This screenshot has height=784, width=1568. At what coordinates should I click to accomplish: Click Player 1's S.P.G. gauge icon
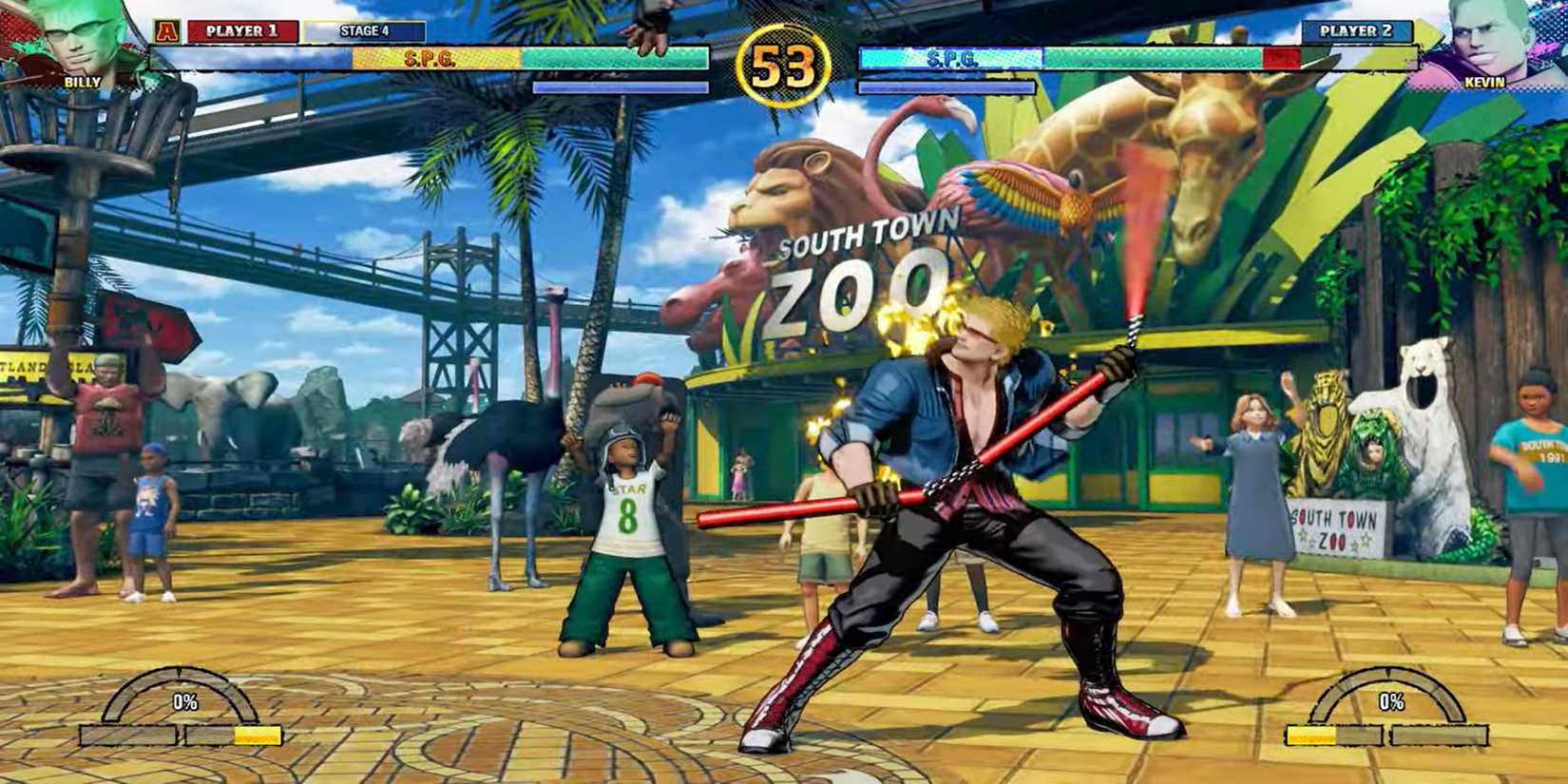(432, 57)
